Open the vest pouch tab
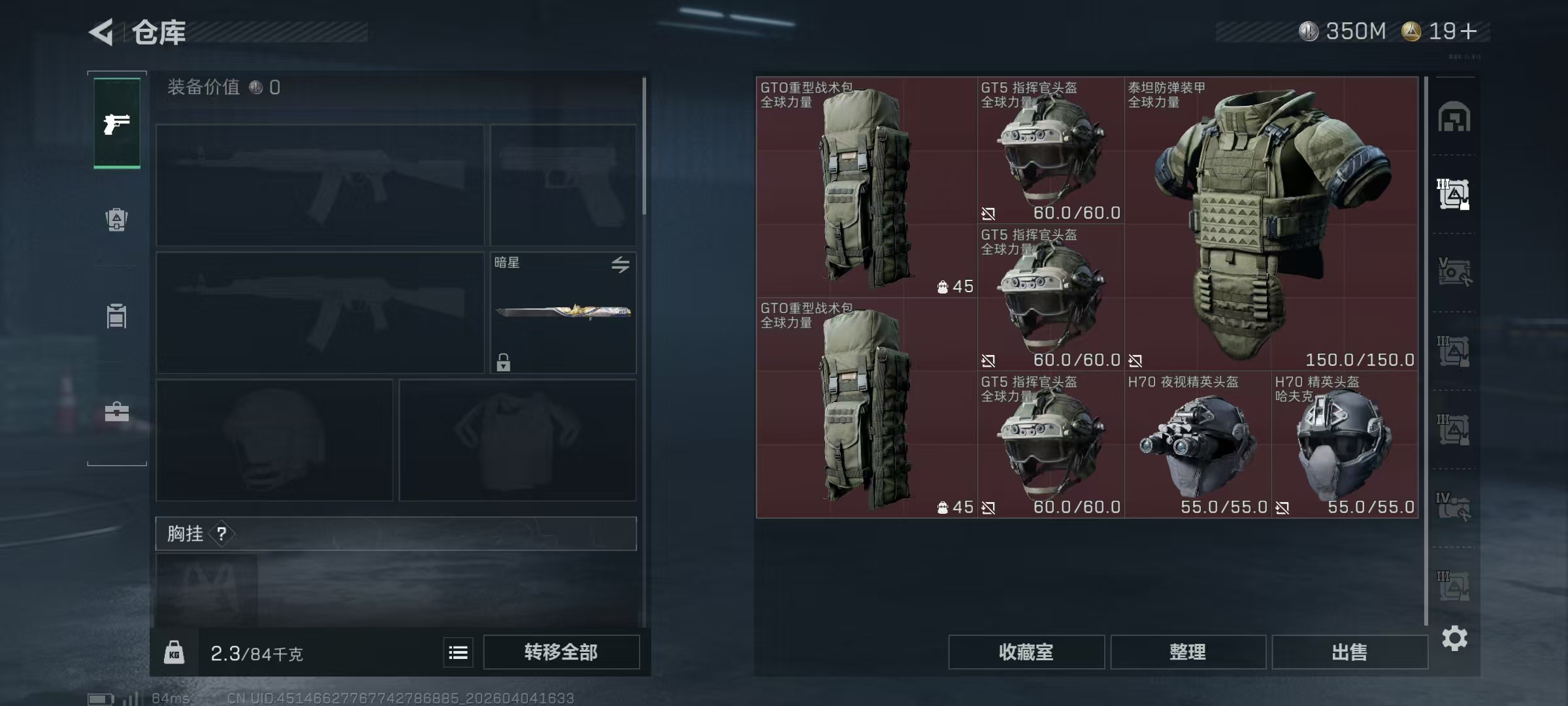 [116, 316]
